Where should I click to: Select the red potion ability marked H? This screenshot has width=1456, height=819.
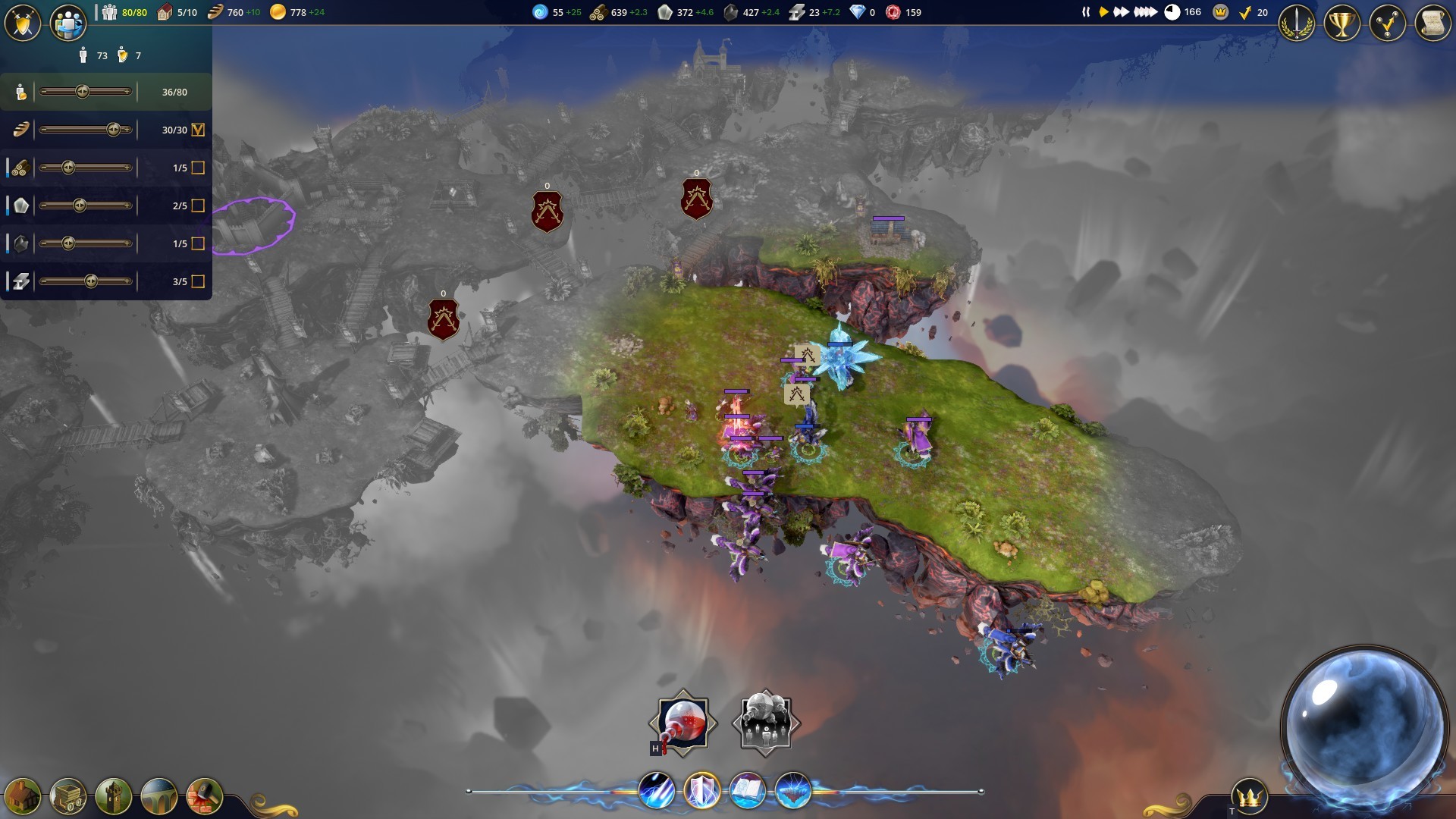[x=683, y=723]
